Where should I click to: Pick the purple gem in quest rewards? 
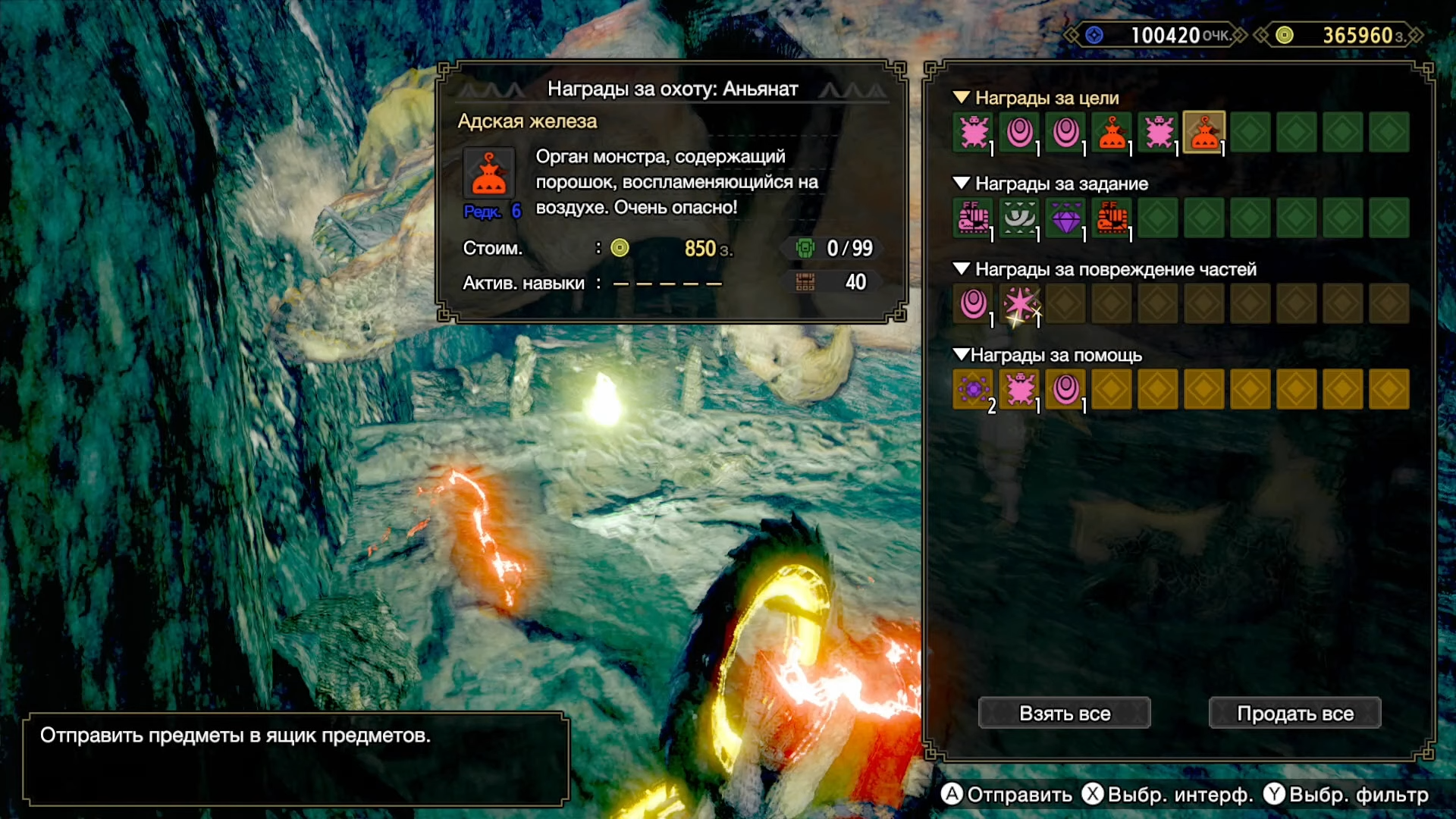pyautogui.click(x=1065, y=218)
